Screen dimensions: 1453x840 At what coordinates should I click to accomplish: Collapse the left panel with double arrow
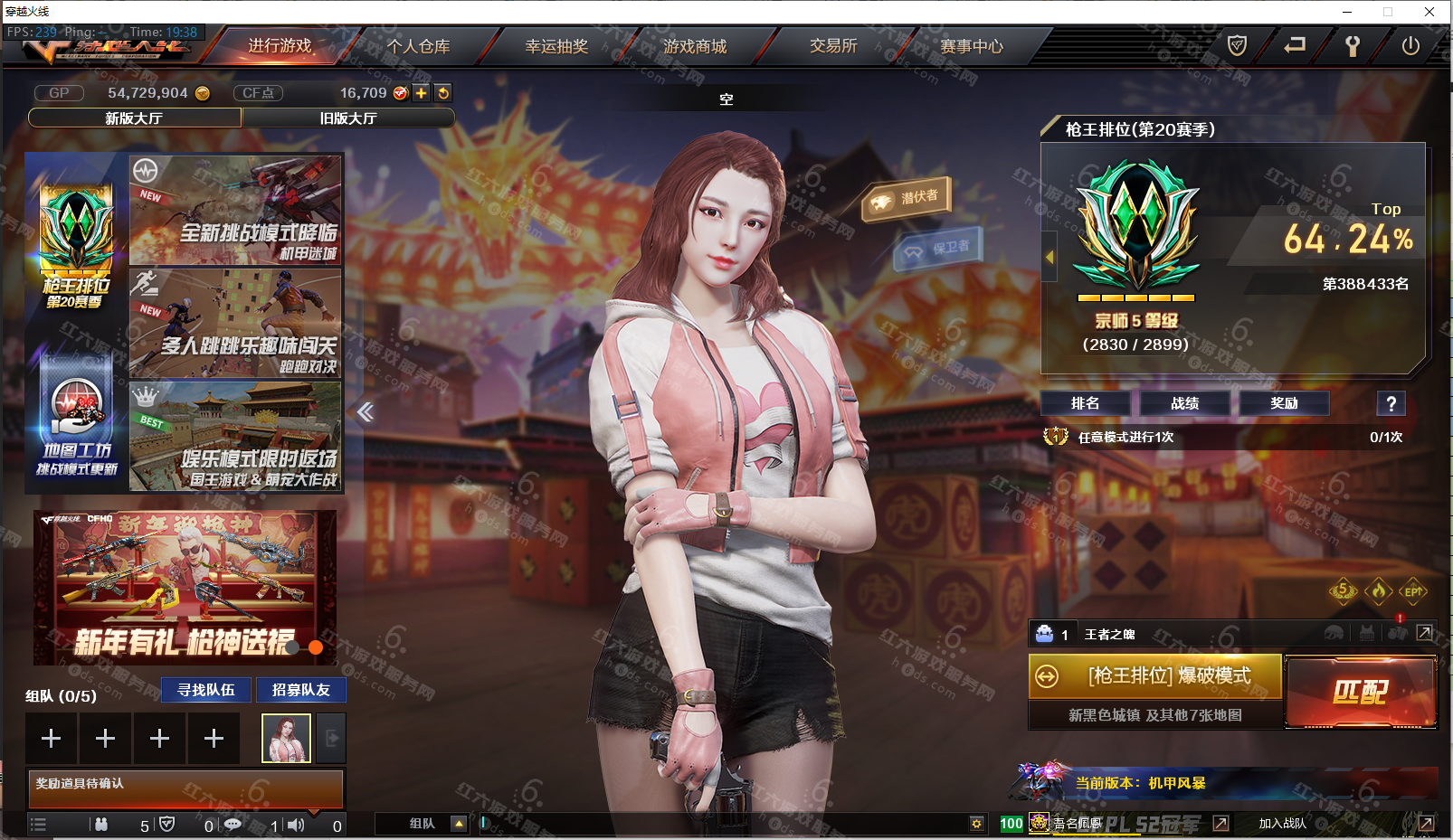[x=366, y=412]
